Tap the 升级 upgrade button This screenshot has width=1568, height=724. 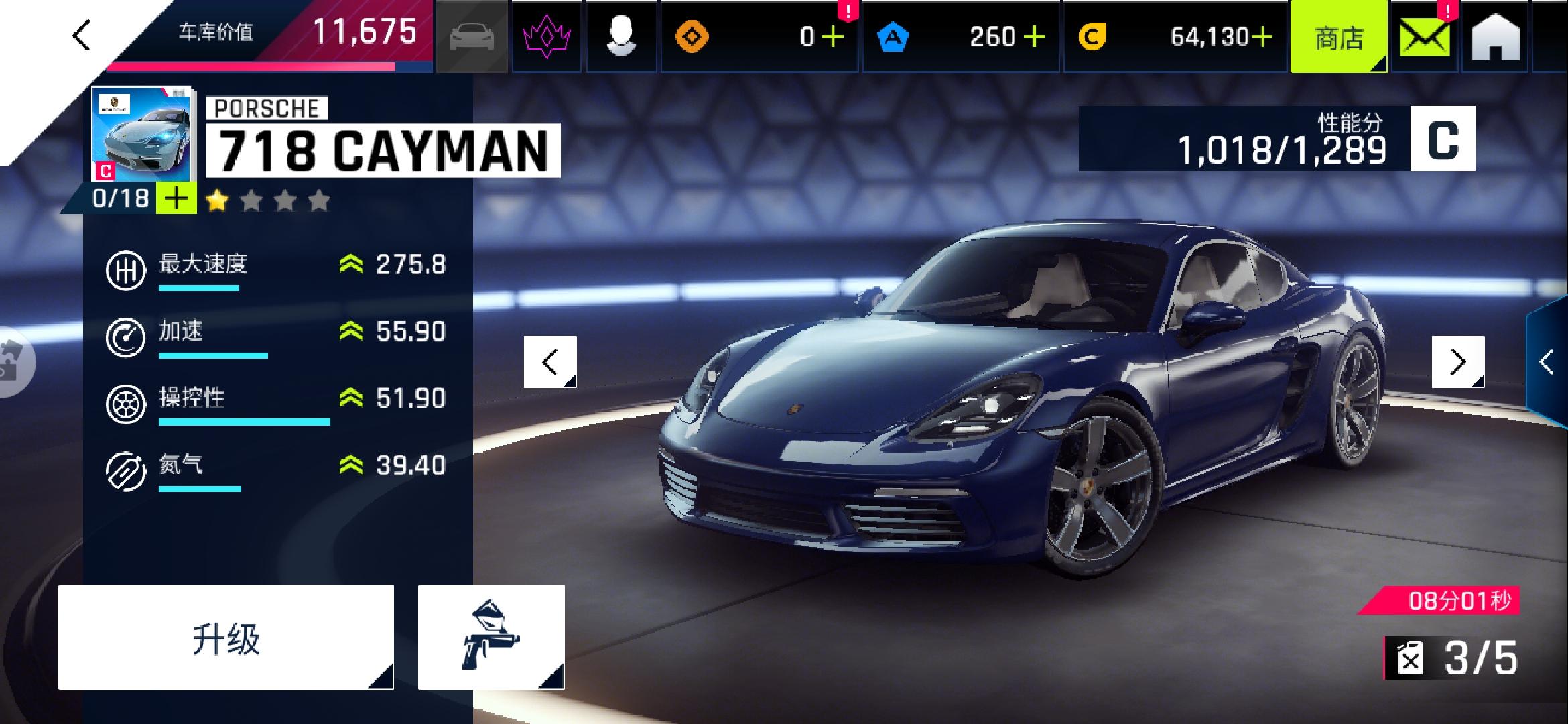[226, 638]
